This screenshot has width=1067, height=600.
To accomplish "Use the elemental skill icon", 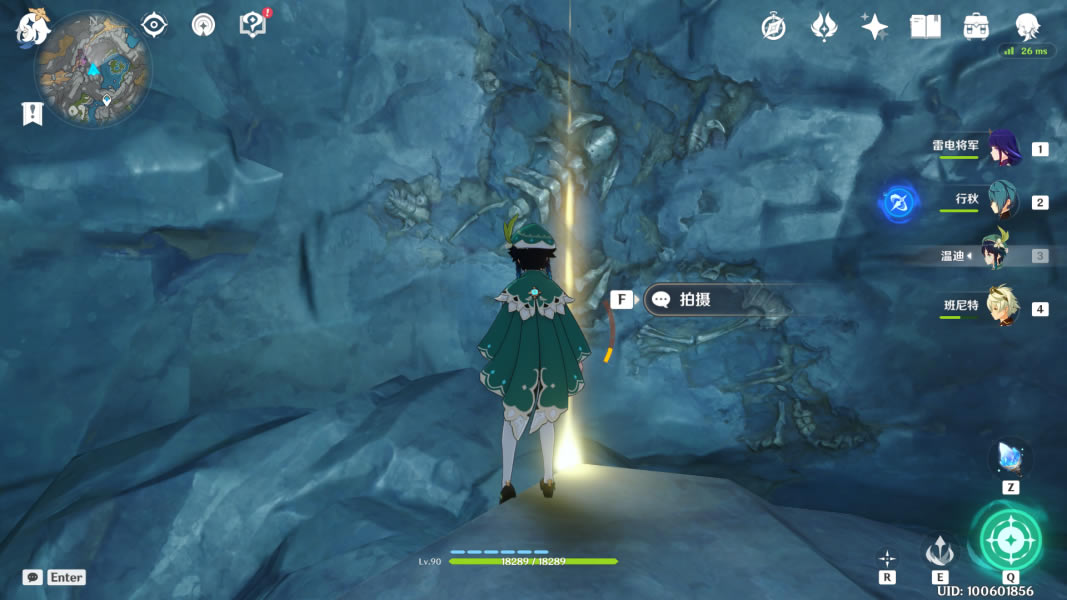I will point(940,550).
